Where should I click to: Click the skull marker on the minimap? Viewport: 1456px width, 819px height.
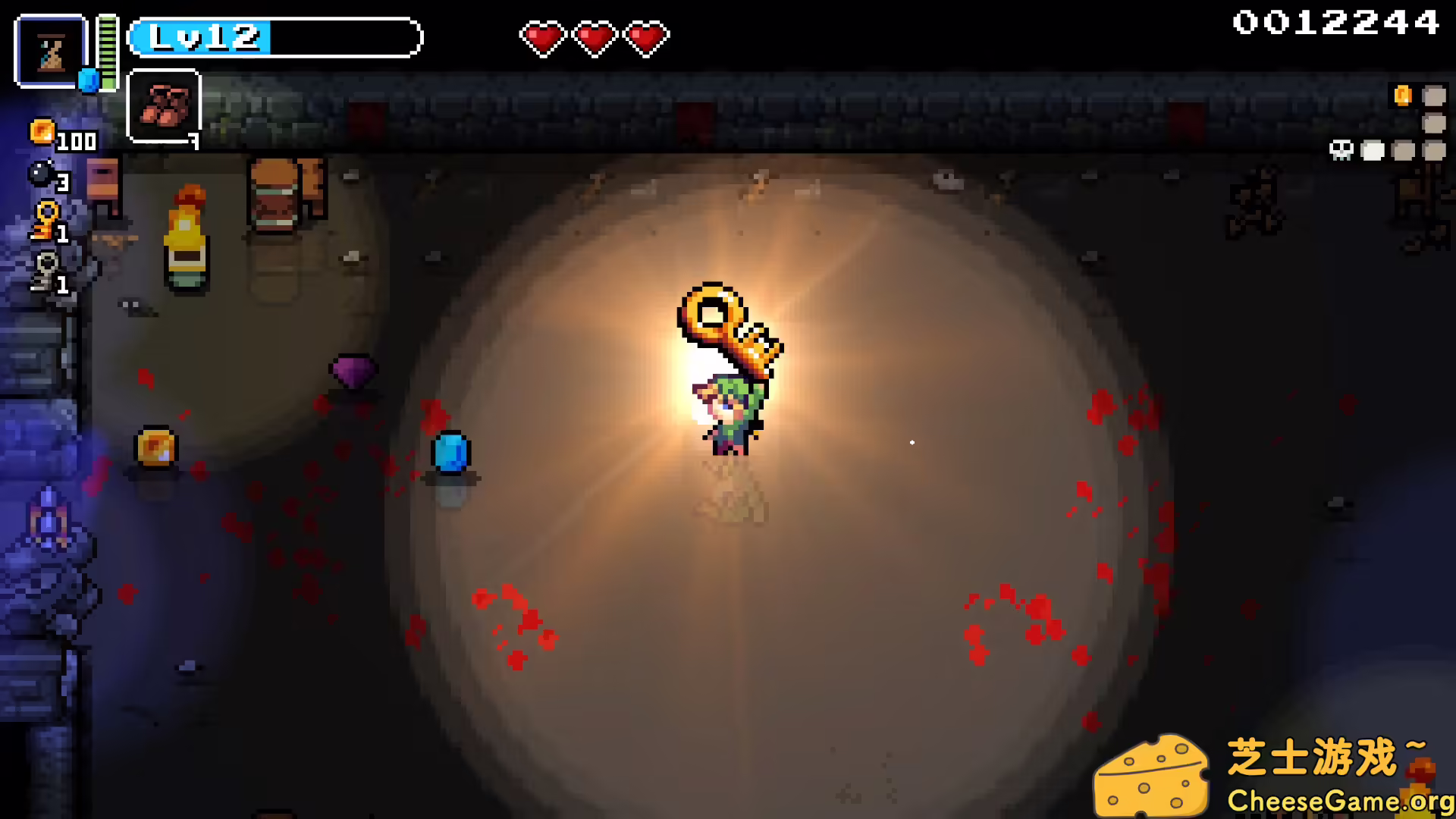tap(1341, 150)
